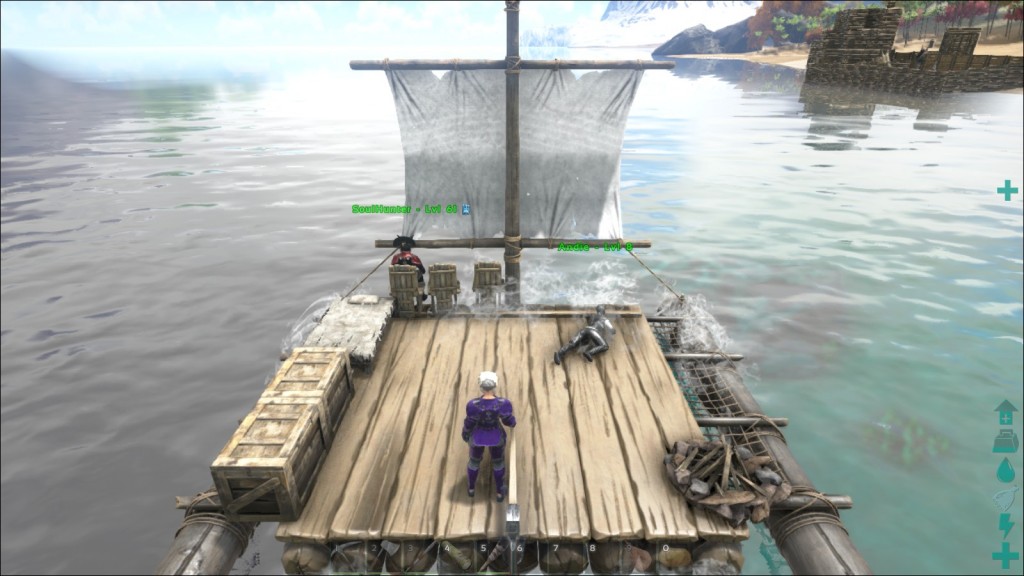Click the weight status icon
The height and width of the screenshot is (576, 1024).
coord(1005,441)
